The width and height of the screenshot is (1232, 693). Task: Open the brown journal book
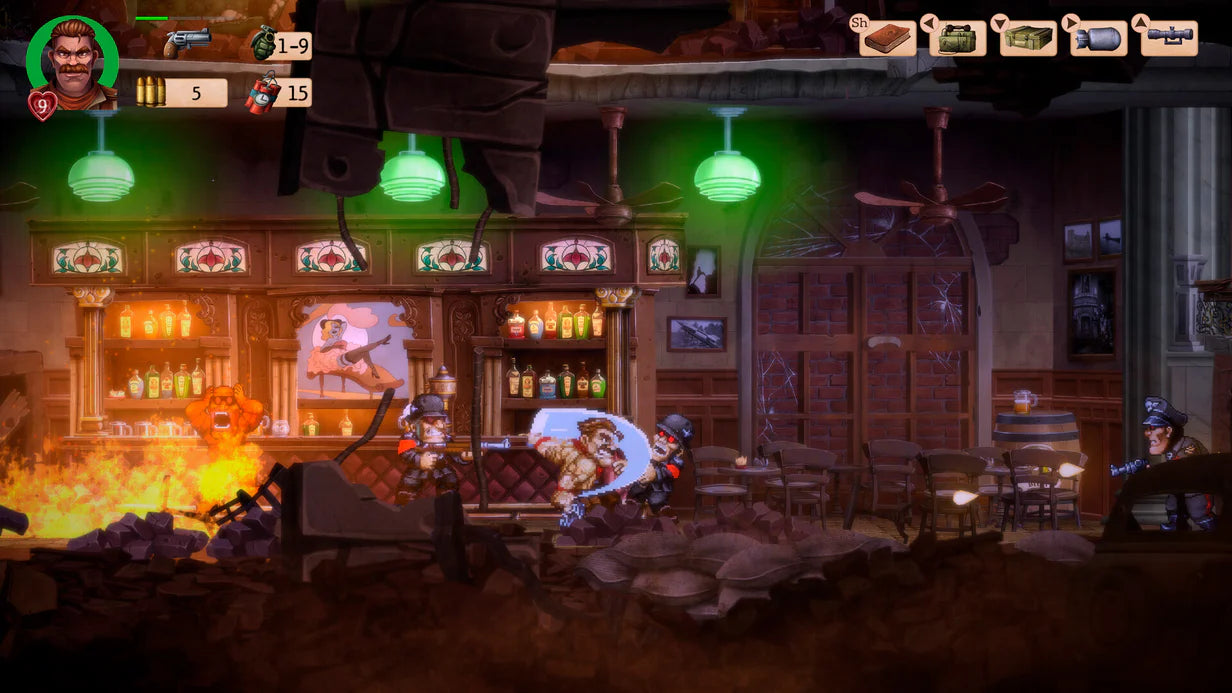pos(888,39)
